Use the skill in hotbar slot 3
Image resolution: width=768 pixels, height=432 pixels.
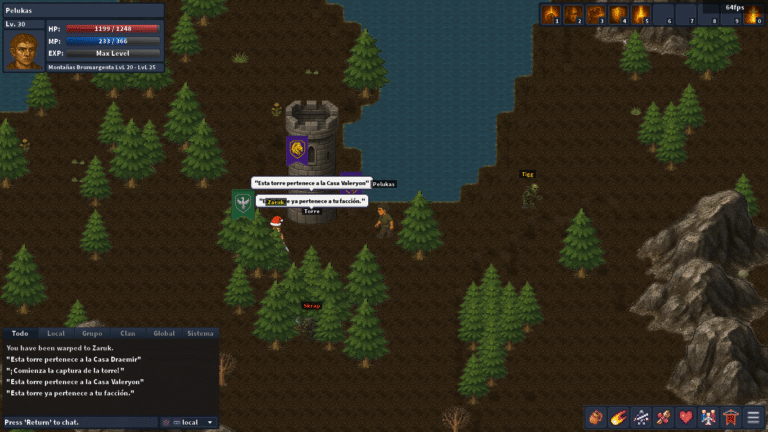click(595, 14)
